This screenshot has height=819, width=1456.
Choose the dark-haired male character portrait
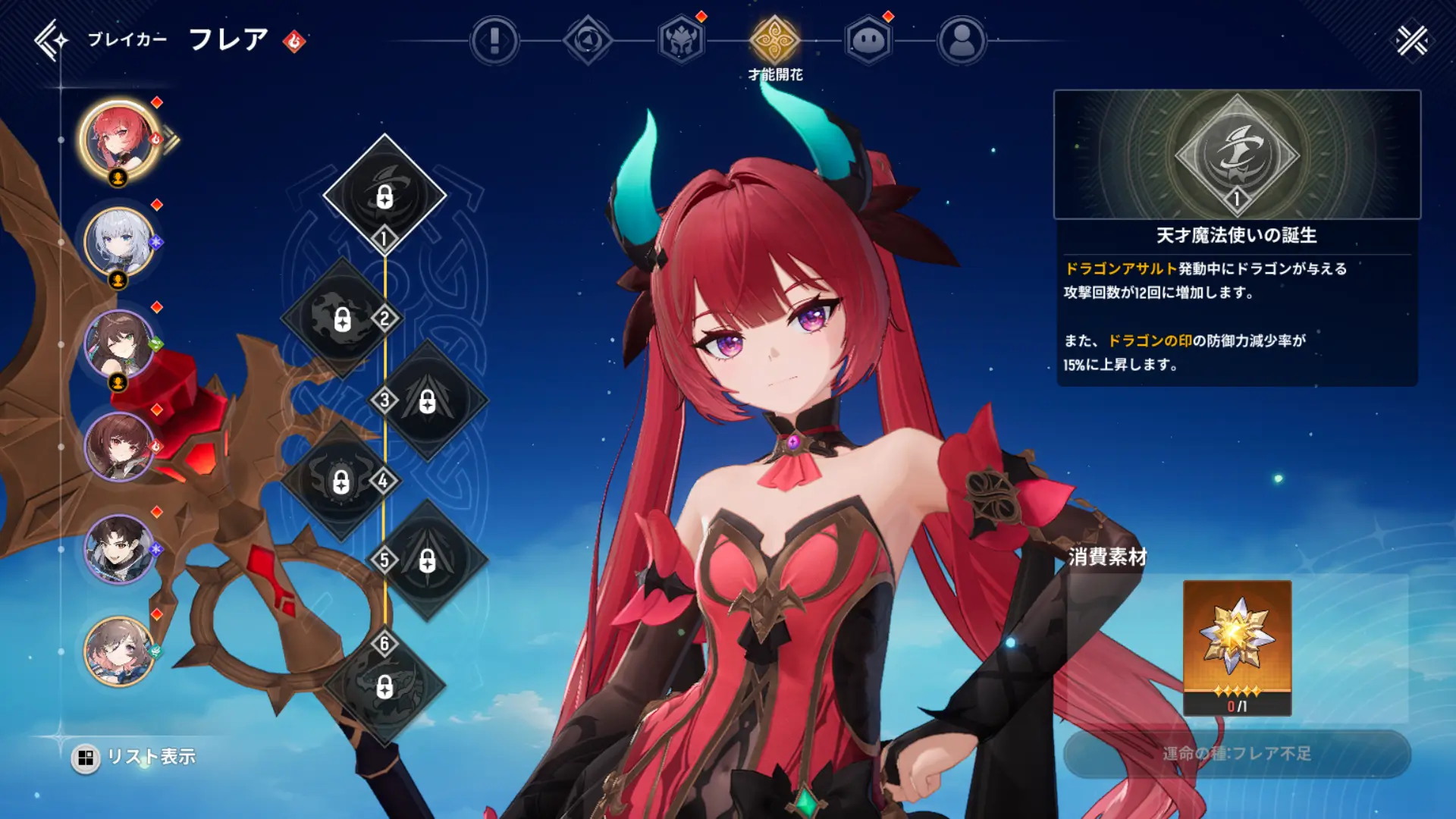(x=118, y=549)
